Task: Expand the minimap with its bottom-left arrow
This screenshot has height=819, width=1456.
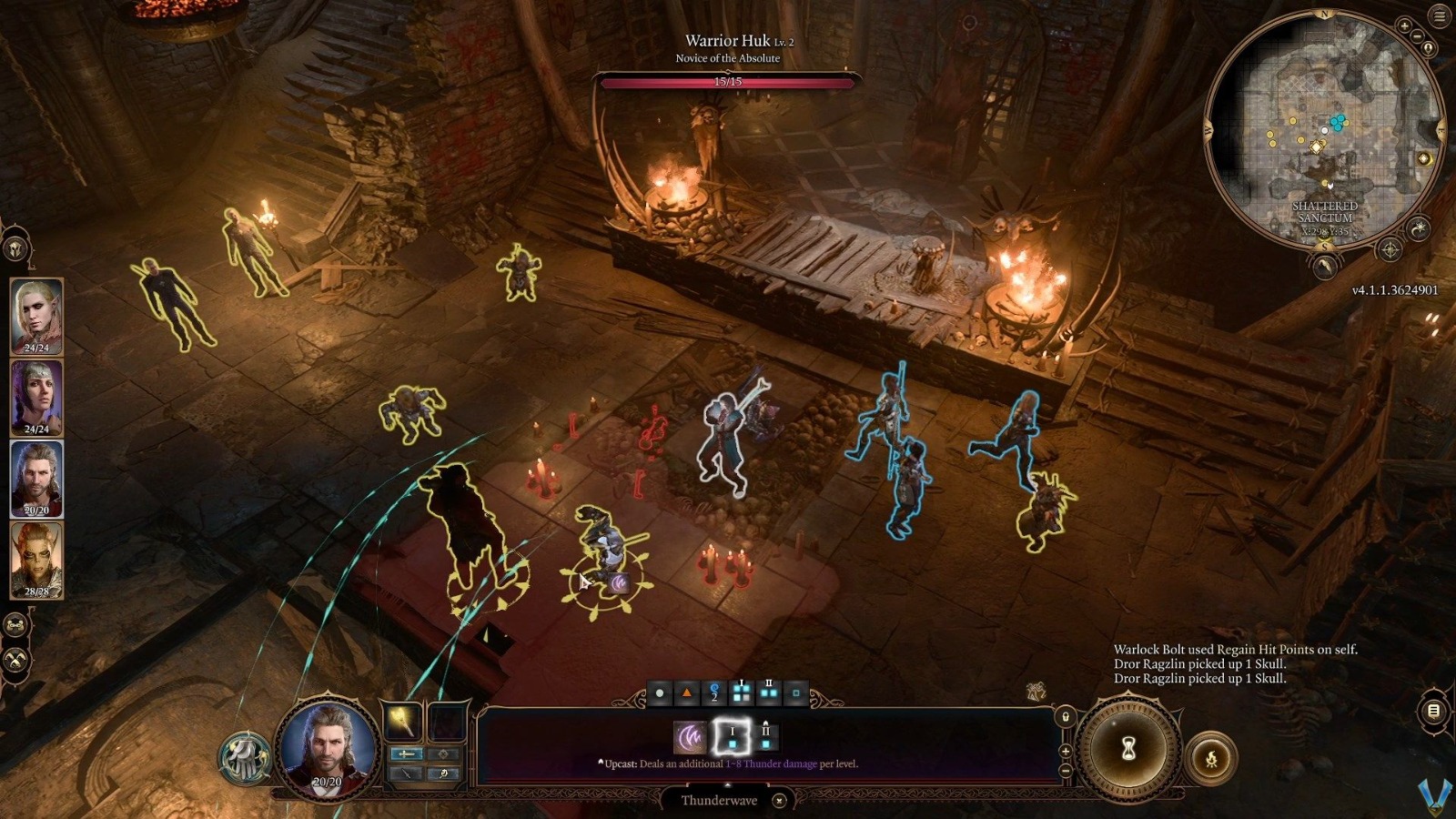Action: [x=1328, y=265]
